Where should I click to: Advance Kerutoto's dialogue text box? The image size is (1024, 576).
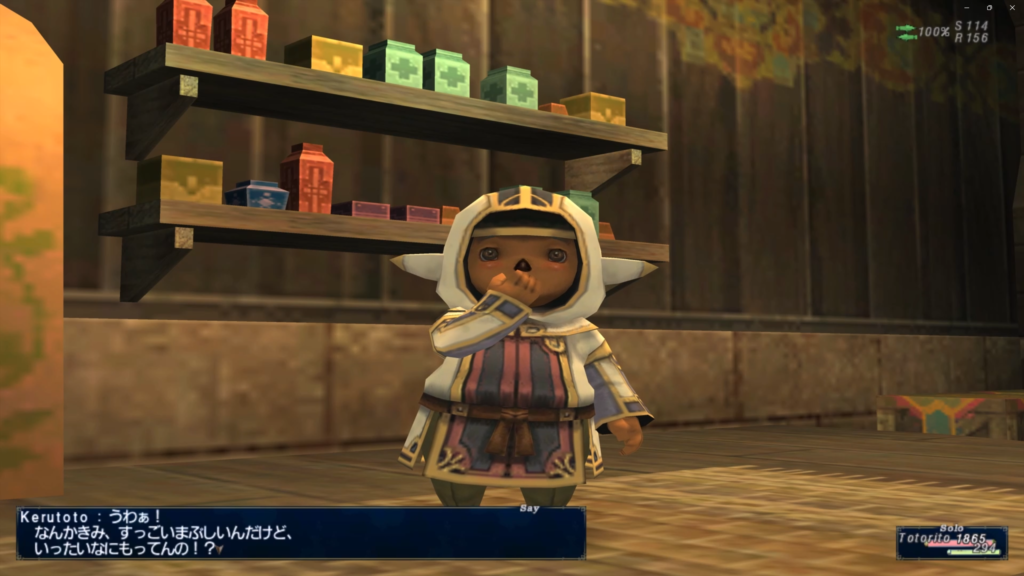click(300, 533)
